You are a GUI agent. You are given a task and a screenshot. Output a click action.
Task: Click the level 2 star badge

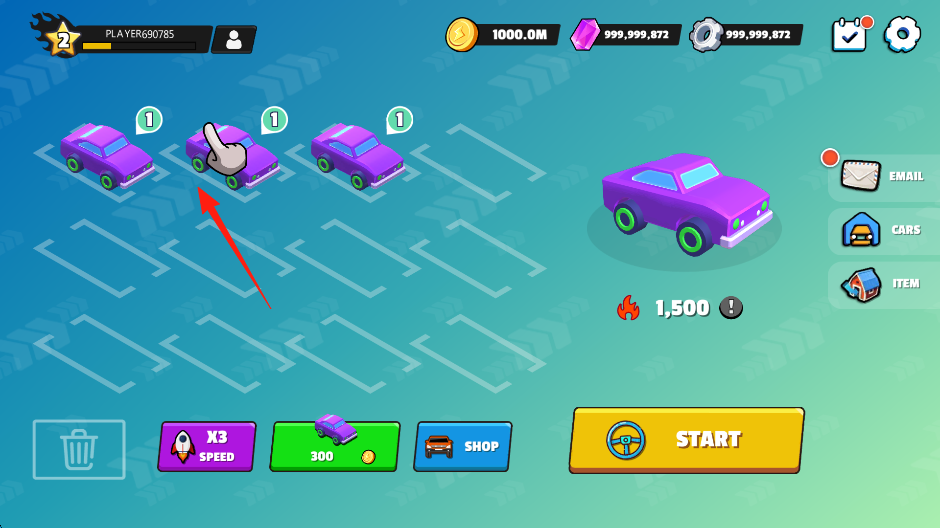point(62,40)
